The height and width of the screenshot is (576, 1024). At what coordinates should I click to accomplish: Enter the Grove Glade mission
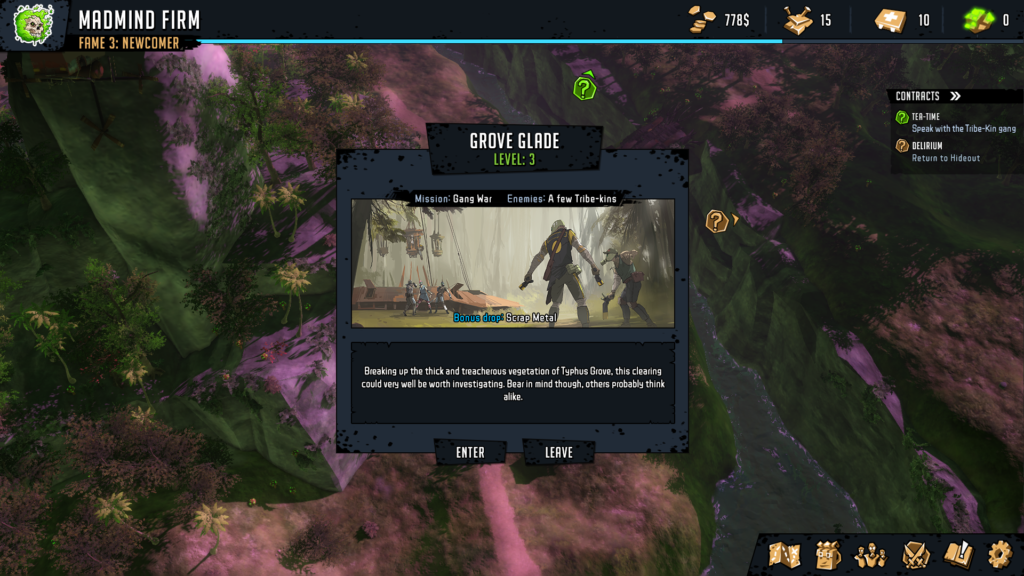pyautogui.click(x=470, y=453)
